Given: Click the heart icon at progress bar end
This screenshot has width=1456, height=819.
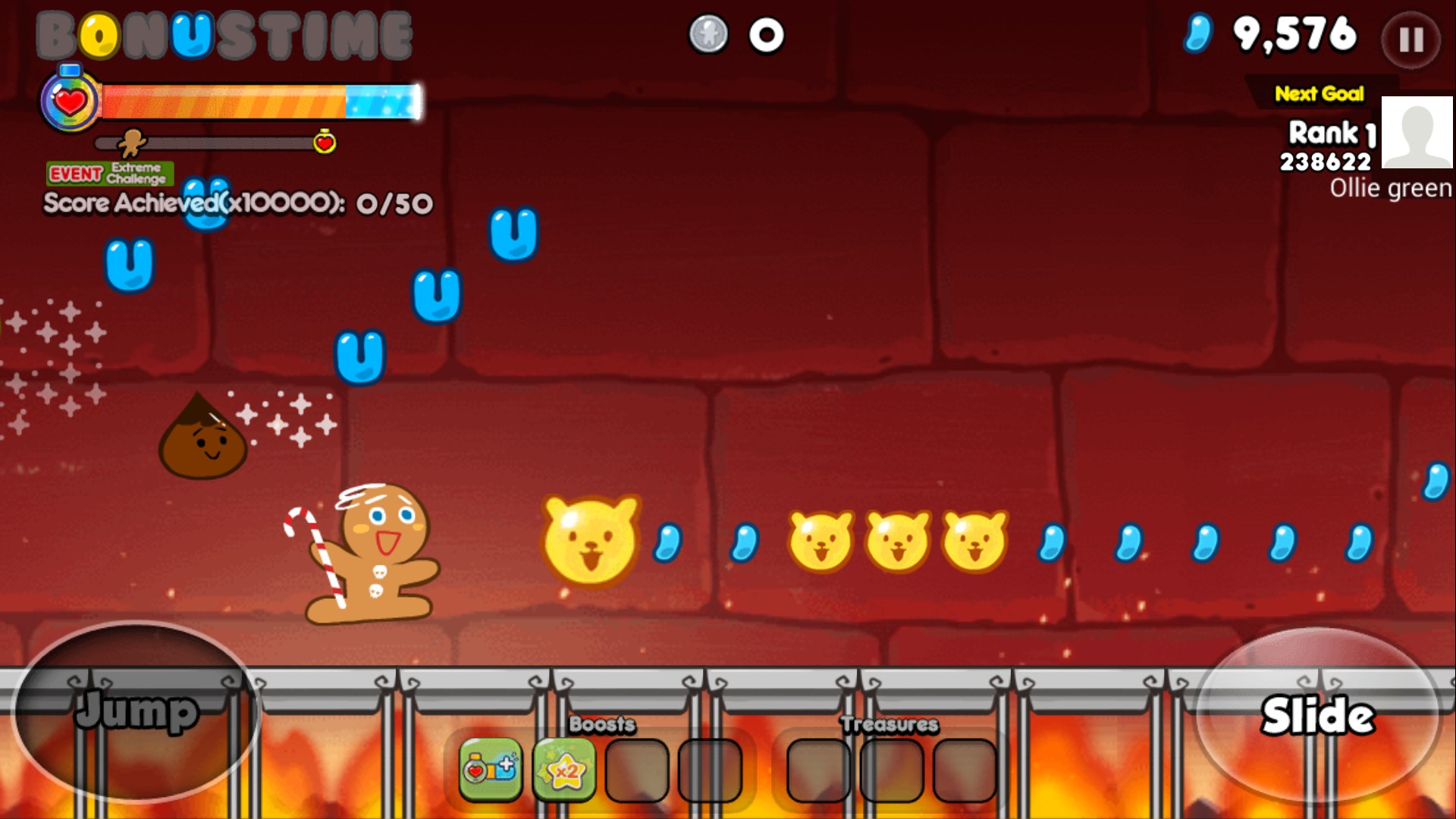Looking at the screenshot, I should coord(325,141).
